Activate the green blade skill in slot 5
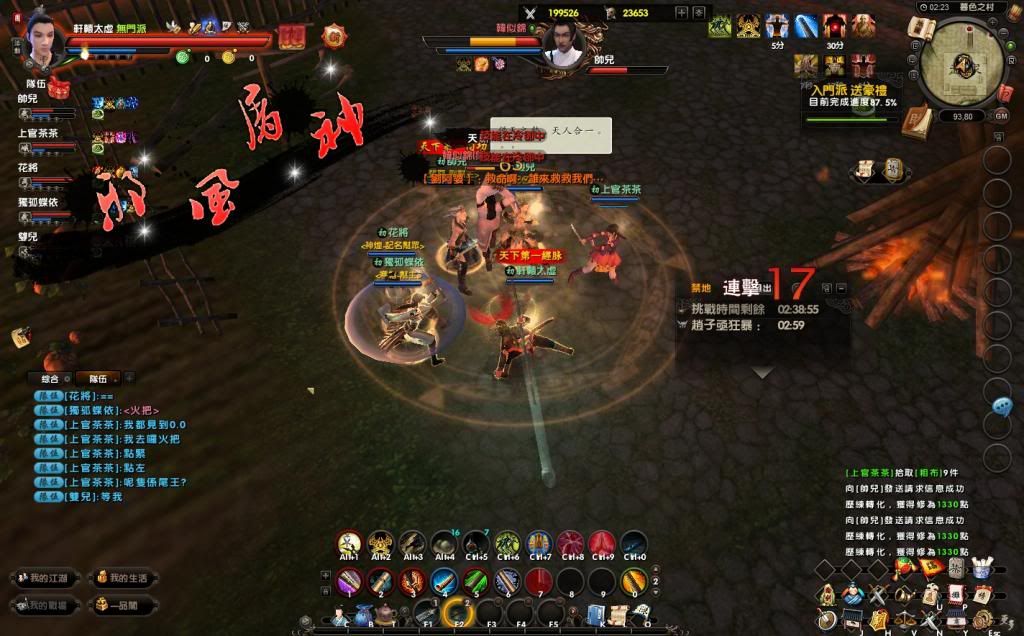 pos(476,581)
